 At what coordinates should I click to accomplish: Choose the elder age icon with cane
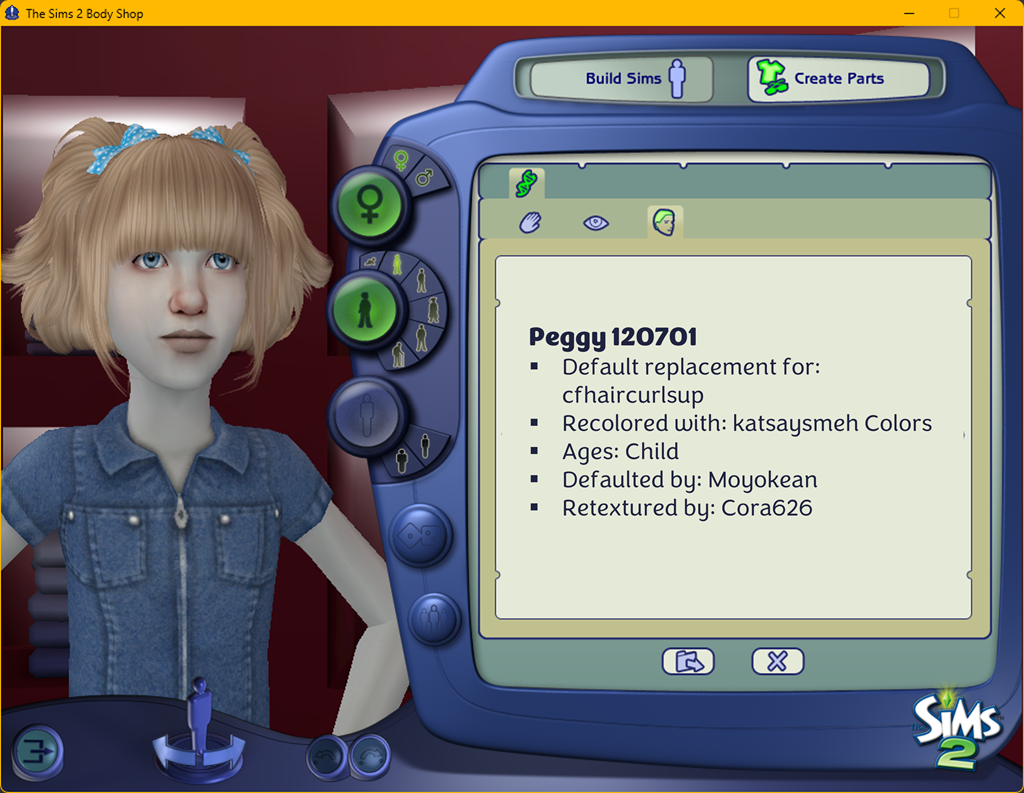click(399, 354)
